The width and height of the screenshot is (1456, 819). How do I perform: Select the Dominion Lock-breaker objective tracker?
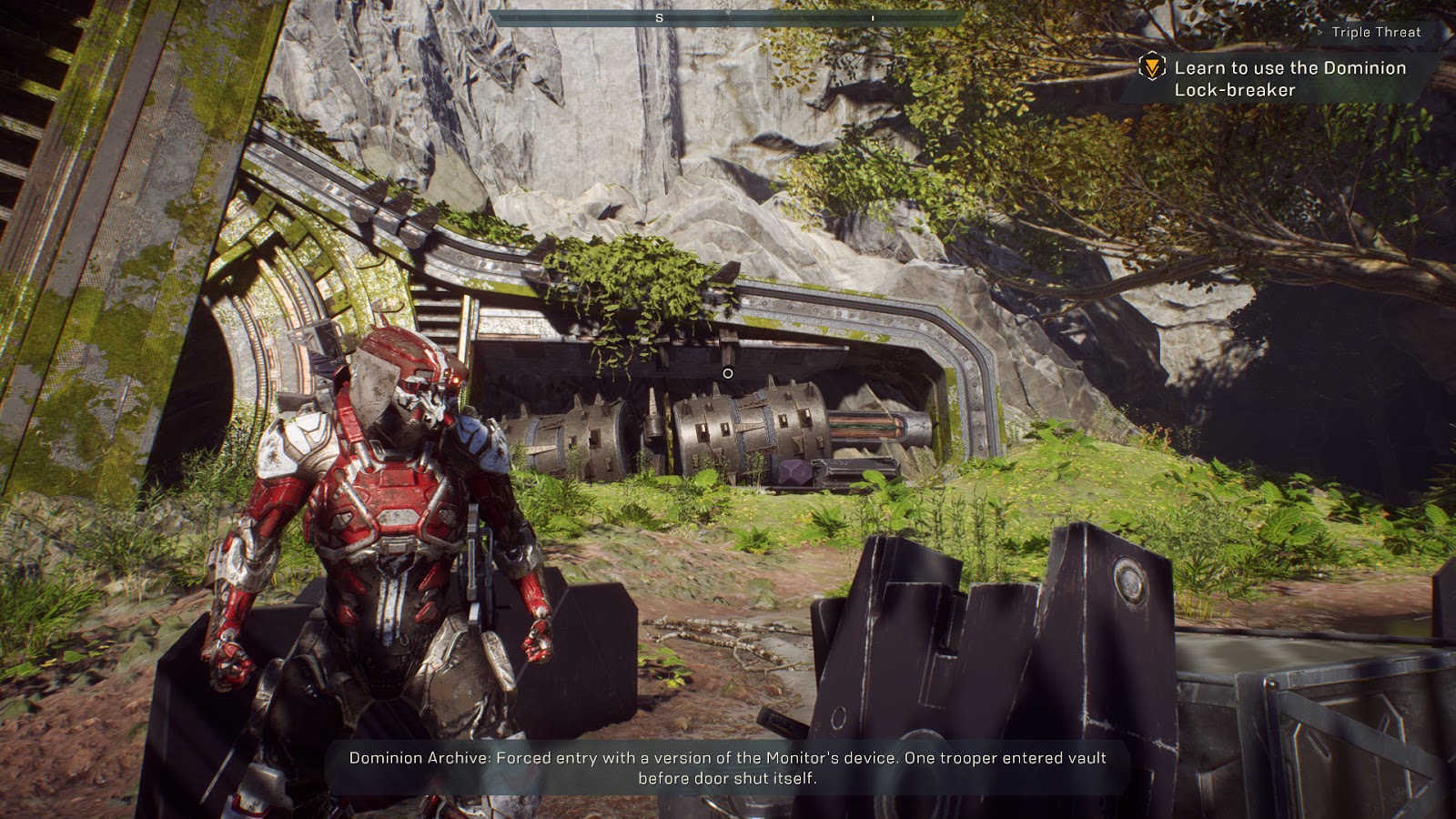[x=1289, y=79]
